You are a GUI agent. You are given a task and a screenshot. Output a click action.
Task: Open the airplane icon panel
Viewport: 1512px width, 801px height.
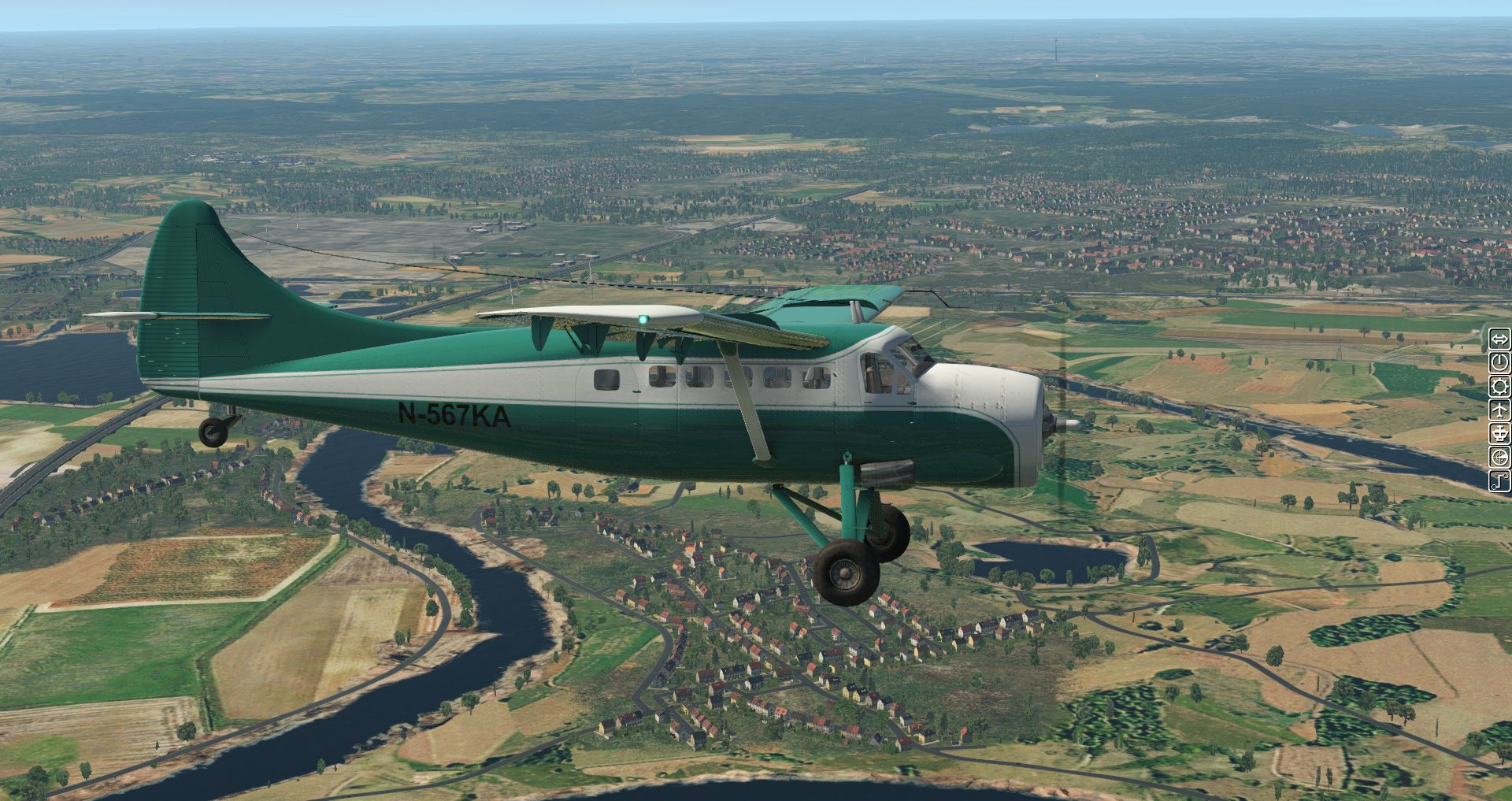click(x=1499, y=410)
